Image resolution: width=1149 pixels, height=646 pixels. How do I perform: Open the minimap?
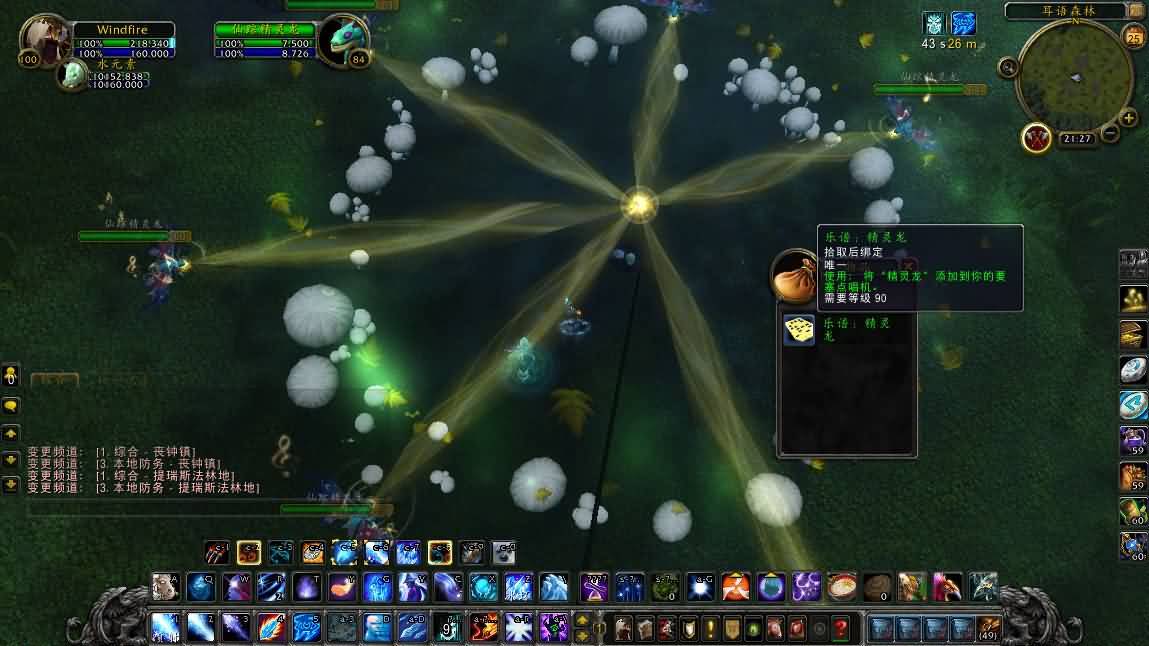coord(1074,76)
